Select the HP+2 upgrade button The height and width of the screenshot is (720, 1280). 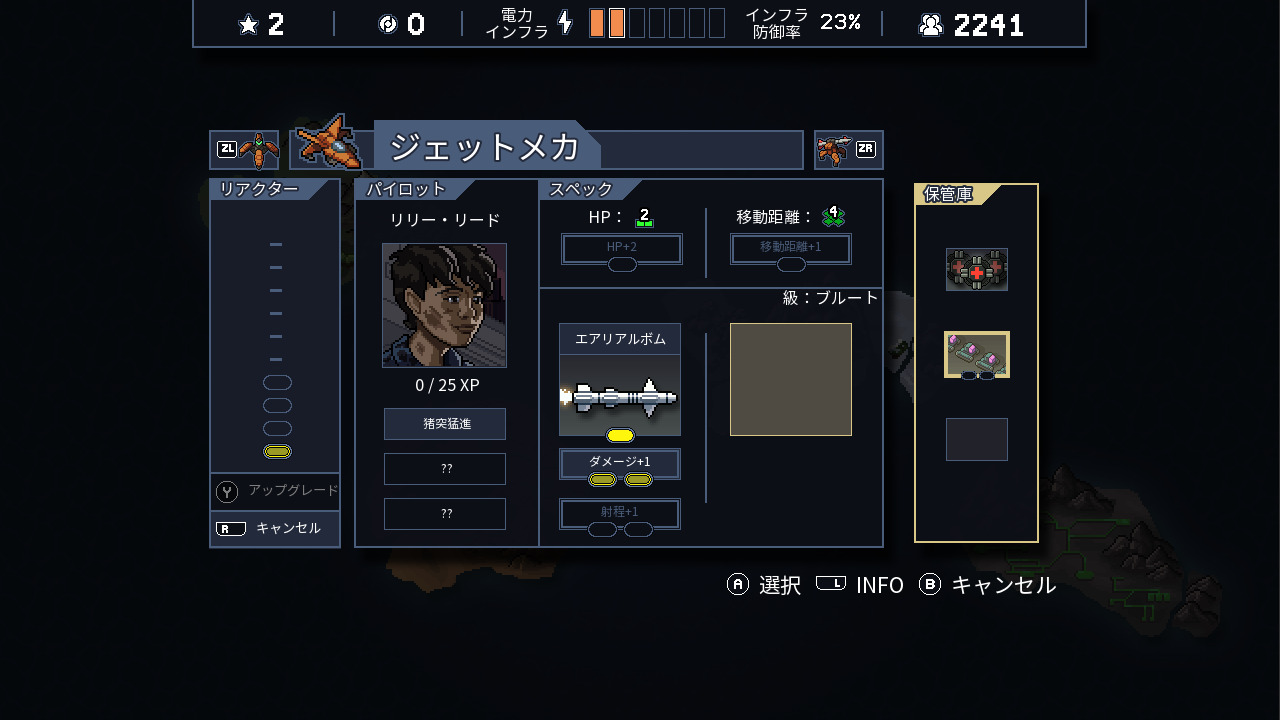(x=621, y=248)
